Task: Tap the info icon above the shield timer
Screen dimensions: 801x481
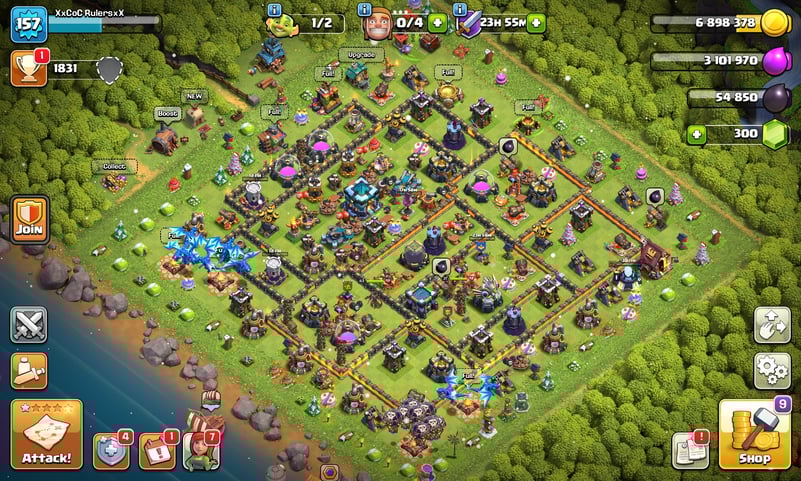Action: (462, 9)
